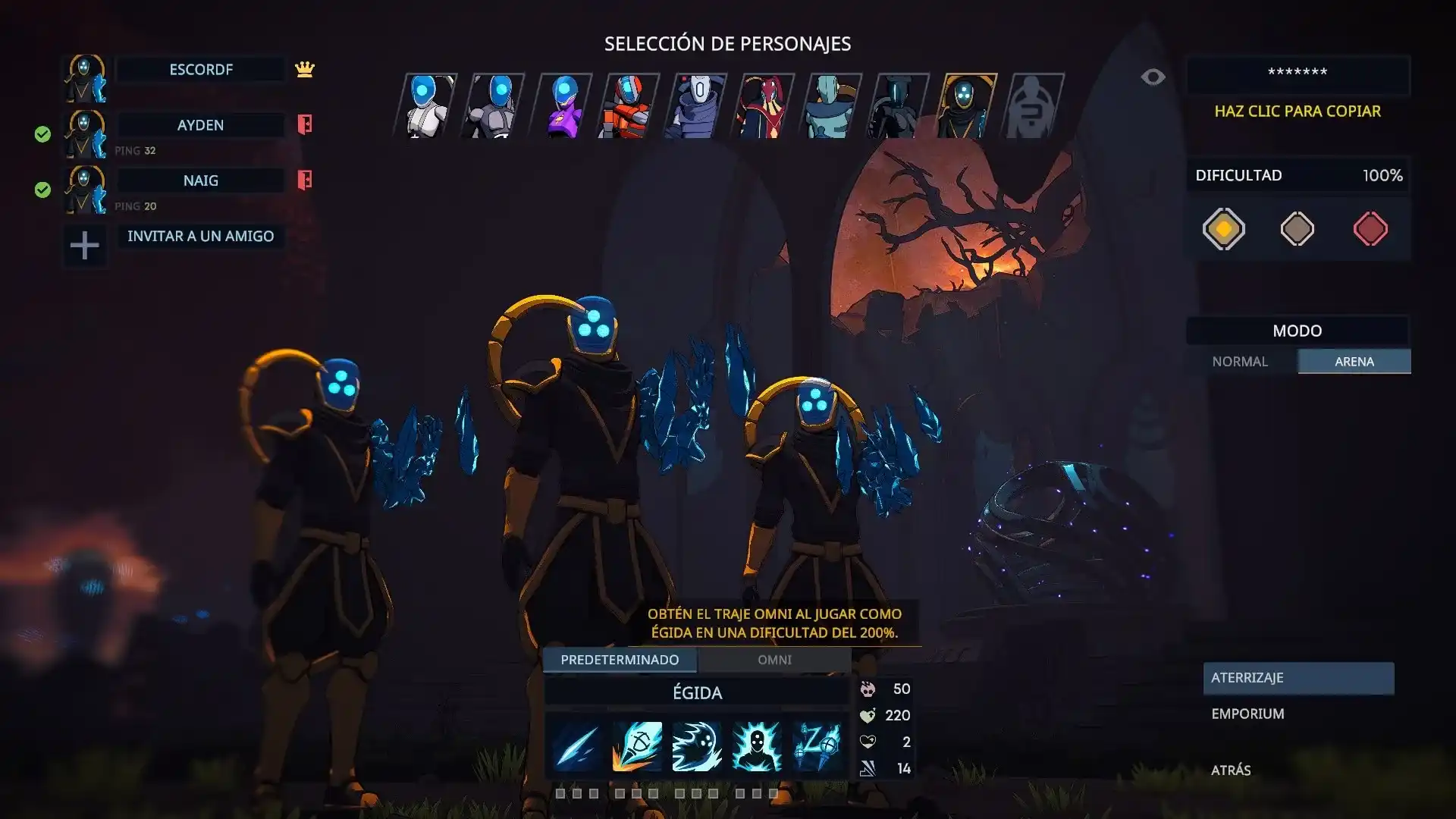
Task: Choose the brown diamond difficulty
Action: (x=1297, y=229)
